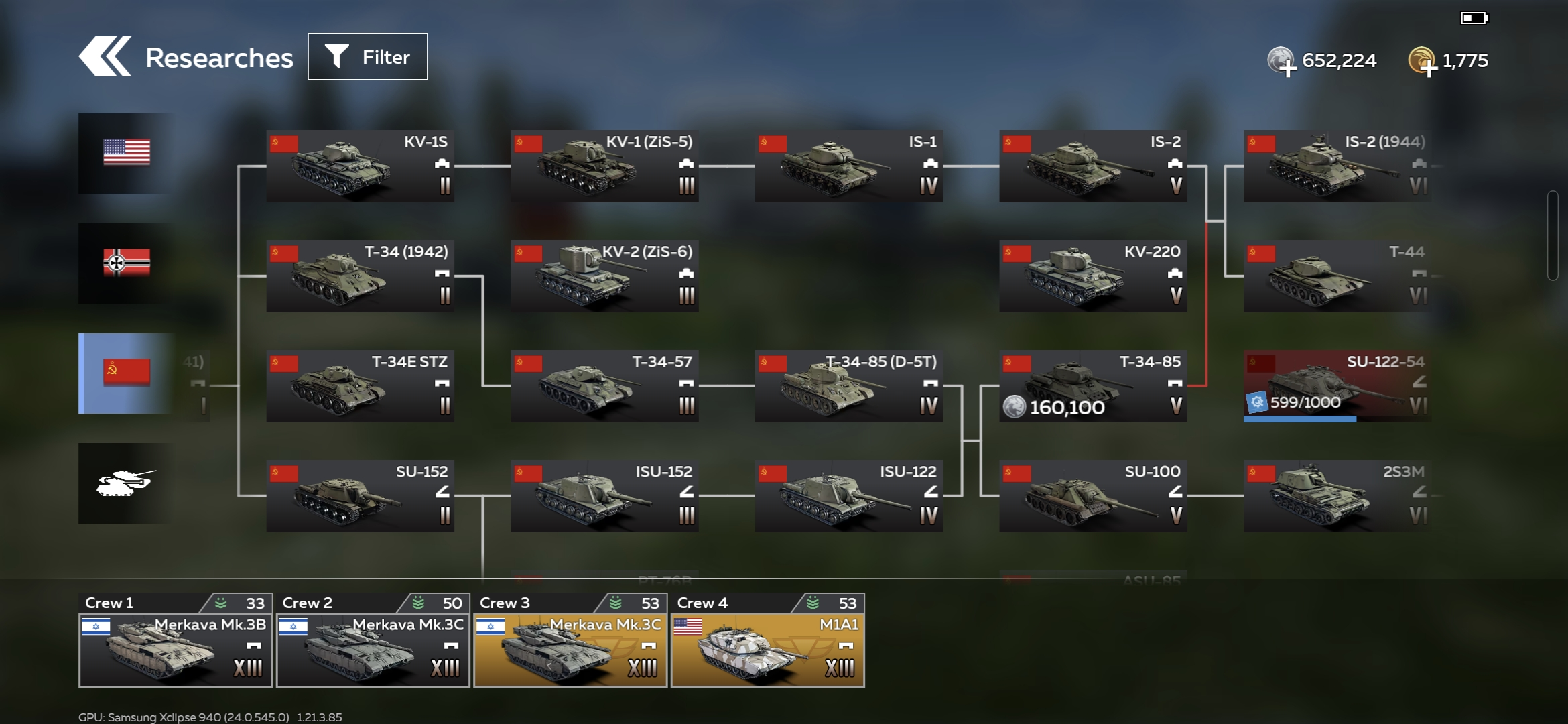The image size is (1568, 724).
Task: Open the Filter options
Action: 367,57
